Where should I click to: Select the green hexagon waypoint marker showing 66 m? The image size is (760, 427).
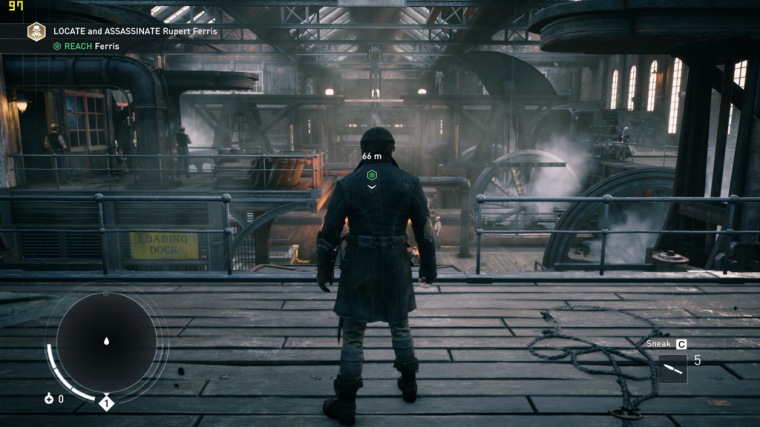(x=372, y=174)
